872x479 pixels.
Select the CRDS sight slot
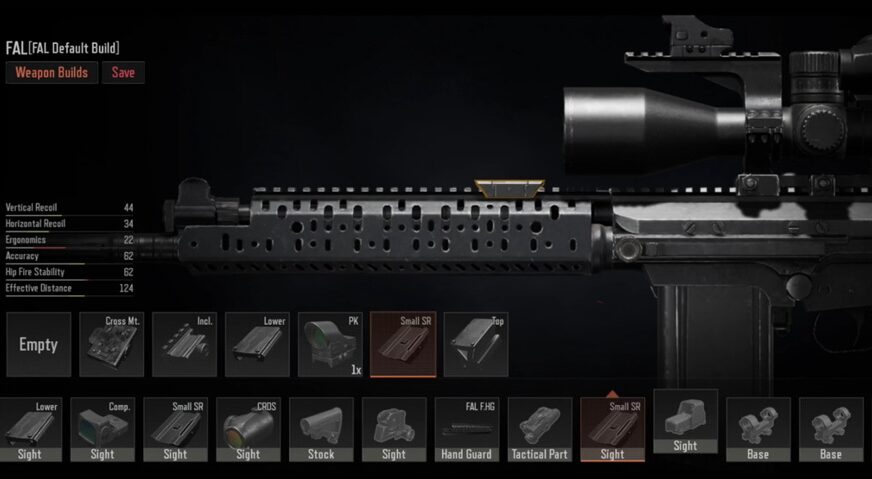coord(248,430)
